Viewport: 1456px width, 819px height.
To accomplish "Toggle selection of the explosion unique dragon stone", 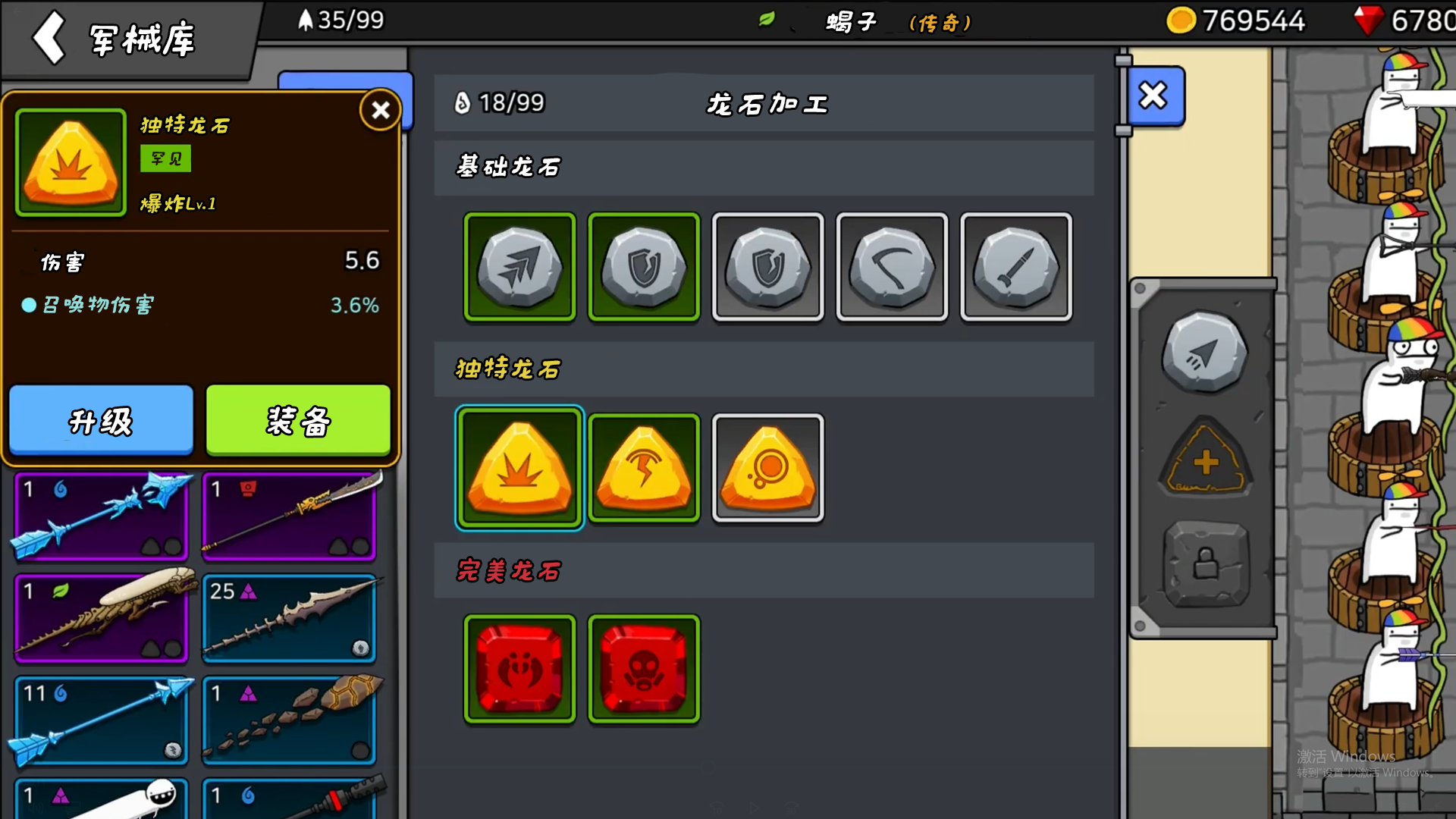I will 519,467.
